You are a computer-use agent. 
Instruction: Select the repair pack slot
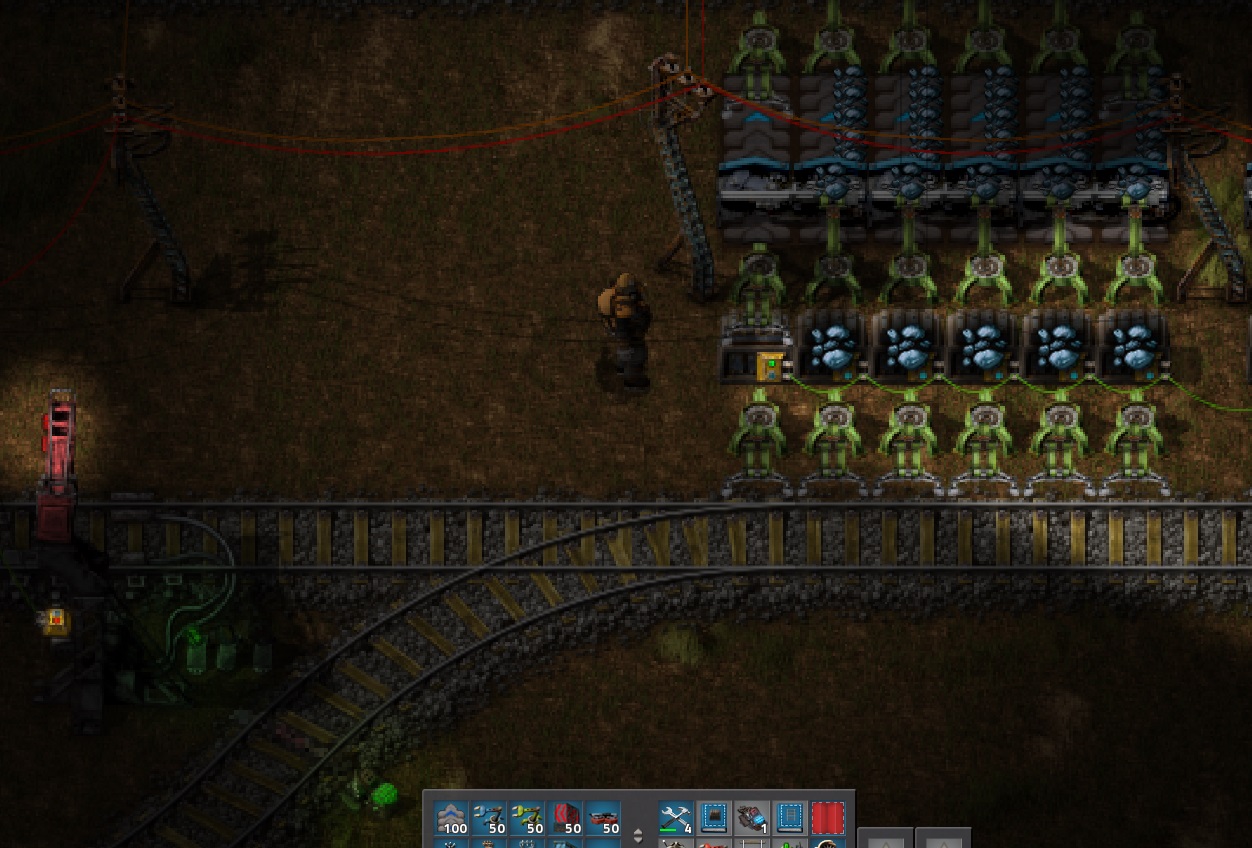point(676,818)
